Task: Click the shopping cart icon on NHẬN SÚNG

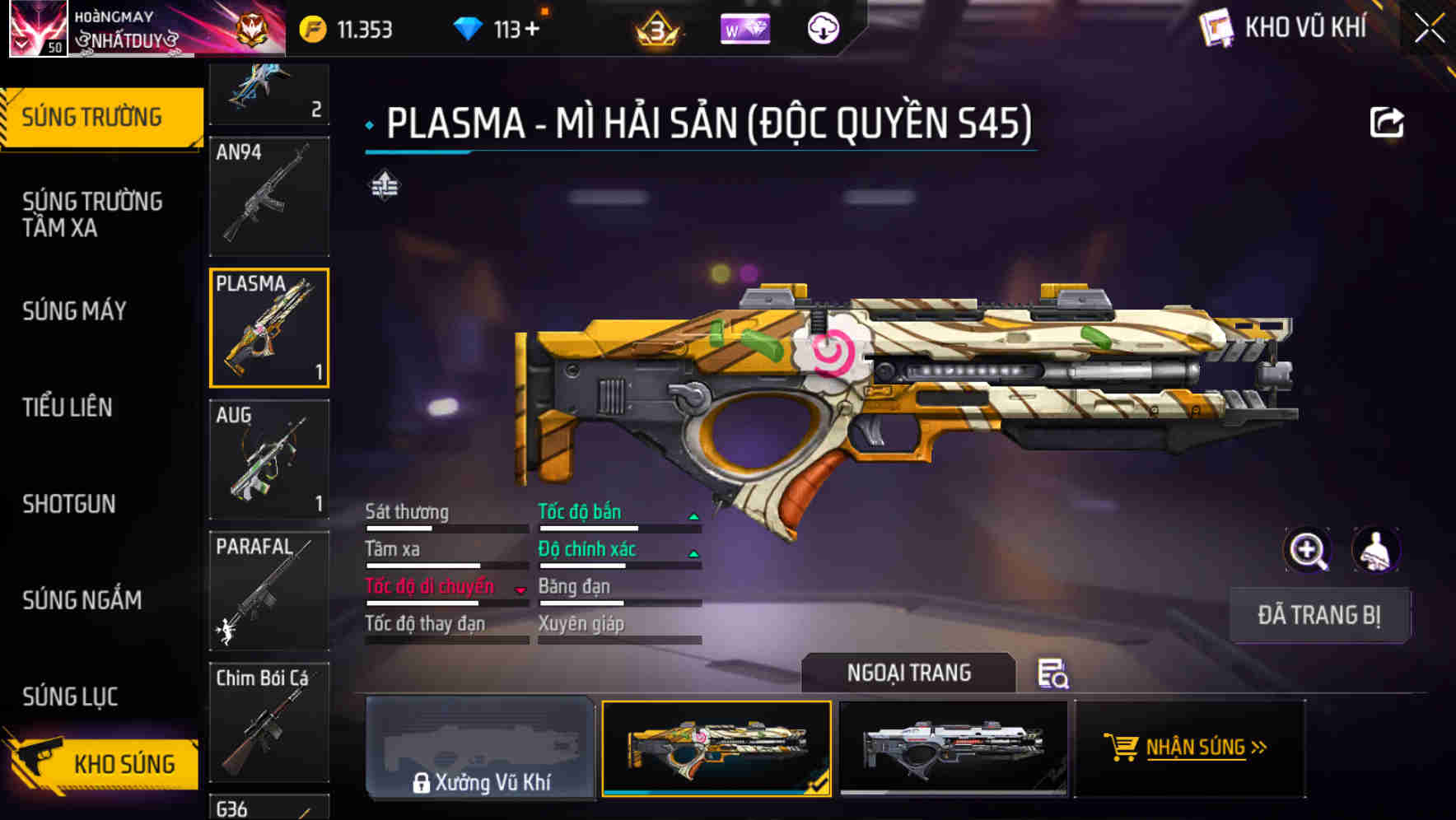Action: tap(1122, 748)
